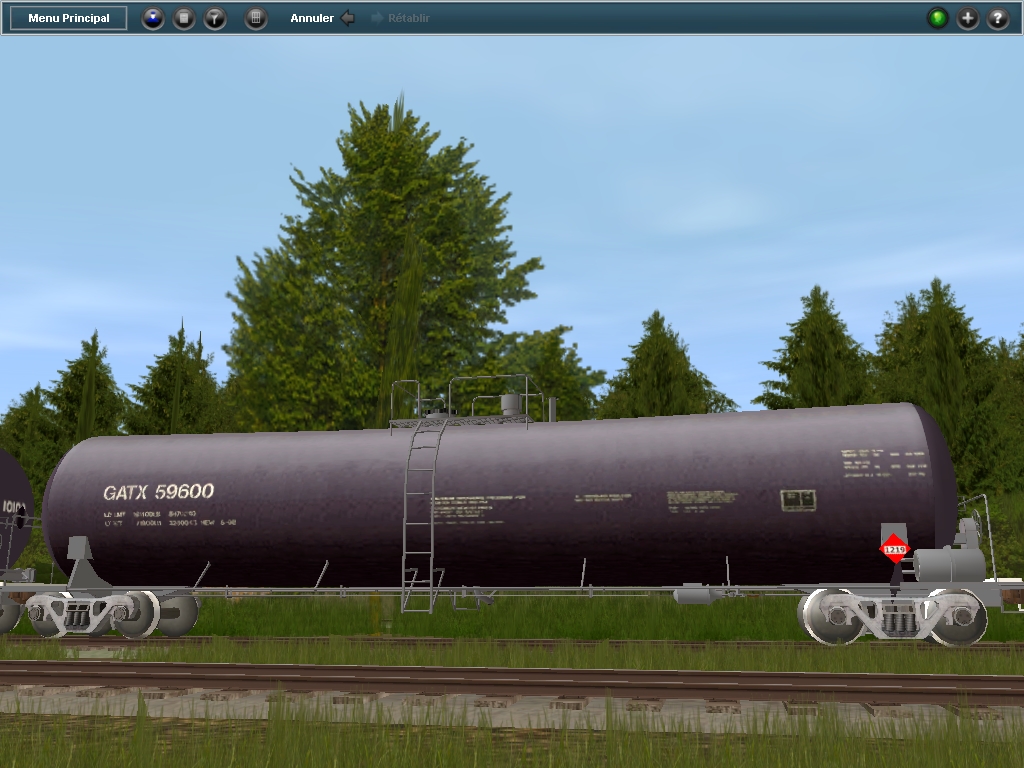
Task: Click the window grid icon button
Action: (x=256, y=18)
